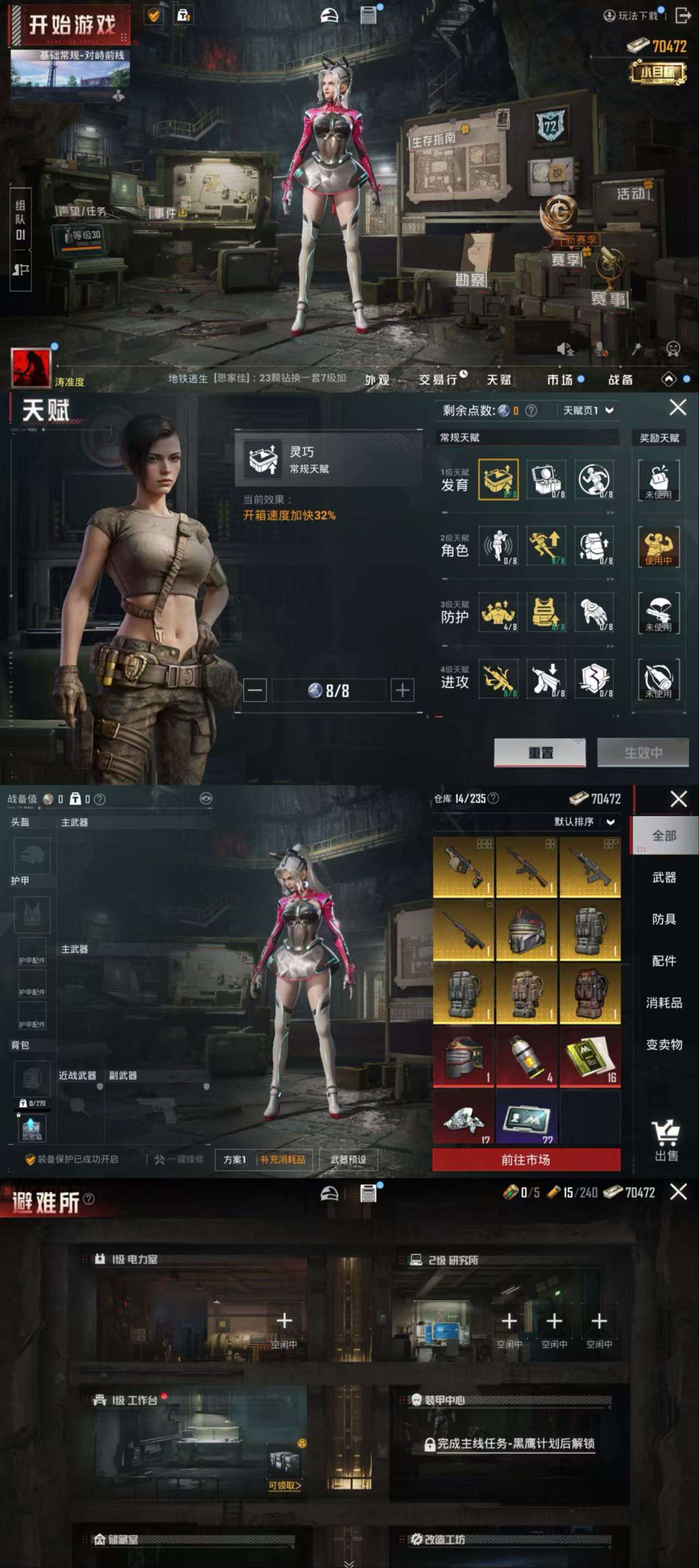Reset talents with the 重置 button
The image size is (699, 1568).
(539, 753)
